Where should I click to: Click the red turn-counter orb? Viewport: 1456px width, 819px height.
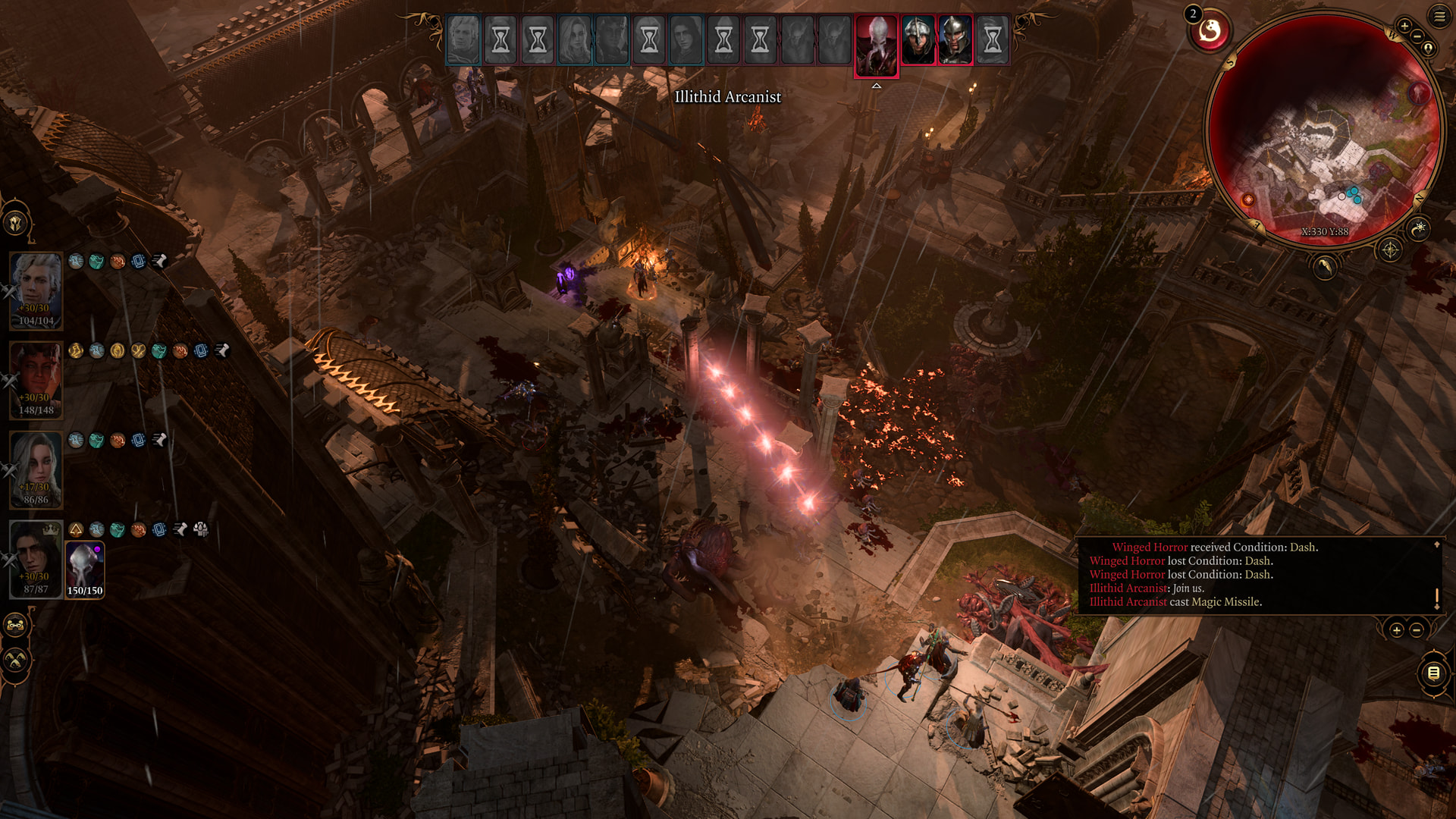1210,31
